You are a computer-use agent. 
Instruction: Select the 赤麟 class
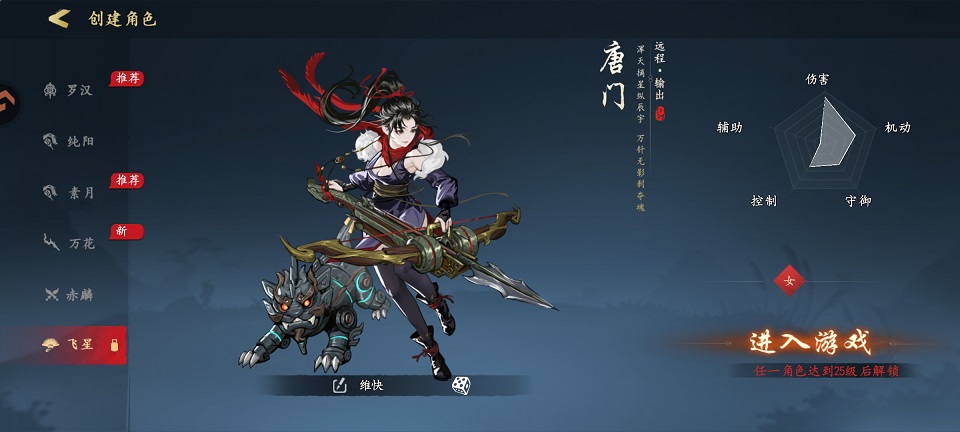pos(68,294)
